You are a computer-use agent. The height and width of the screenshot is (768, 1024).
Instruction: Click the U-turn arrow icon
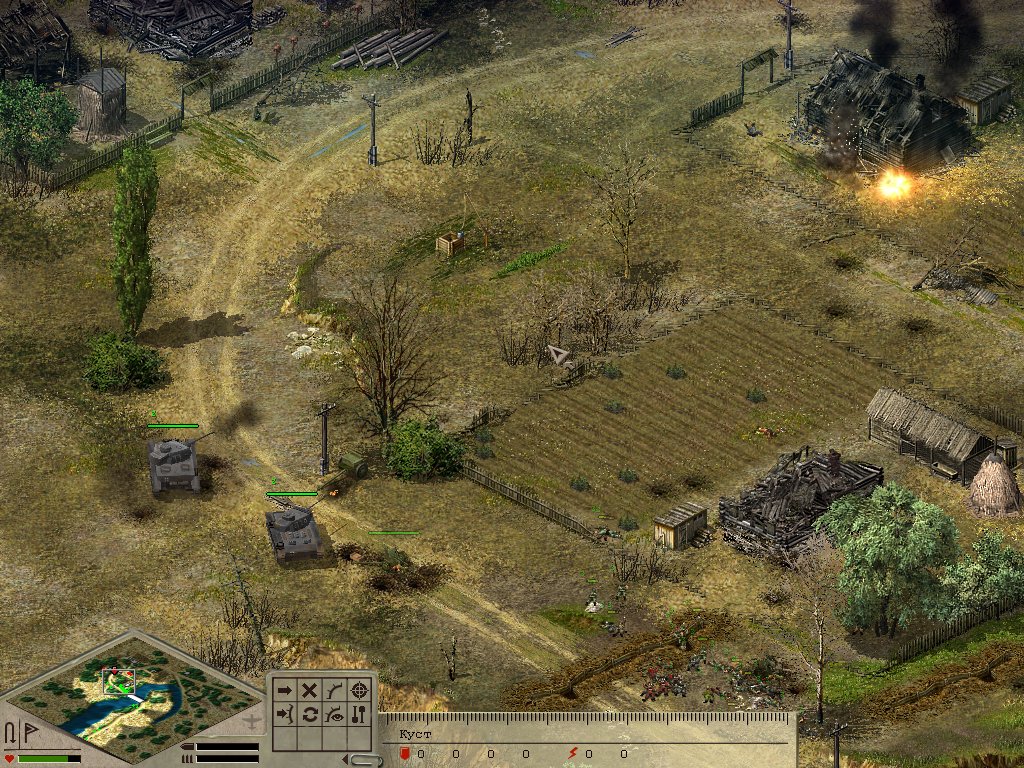(x=11, y=733)
